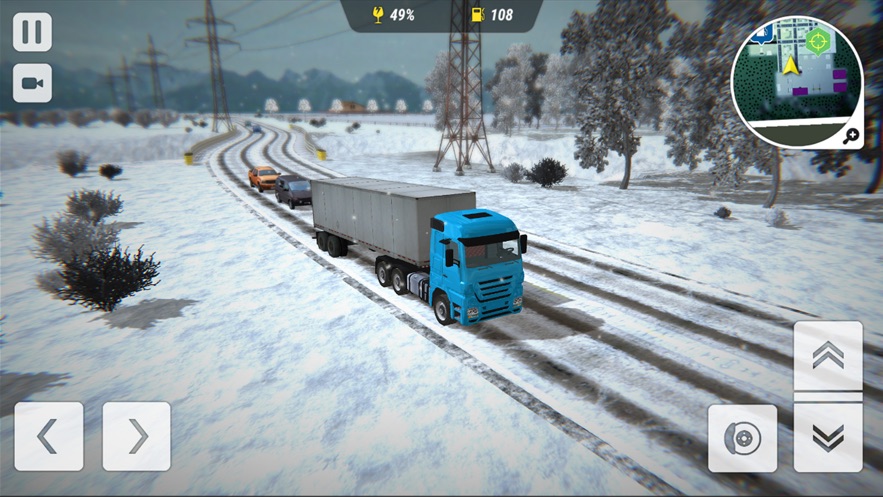
Task: Switch the camera view
Action: coord(32,84)
